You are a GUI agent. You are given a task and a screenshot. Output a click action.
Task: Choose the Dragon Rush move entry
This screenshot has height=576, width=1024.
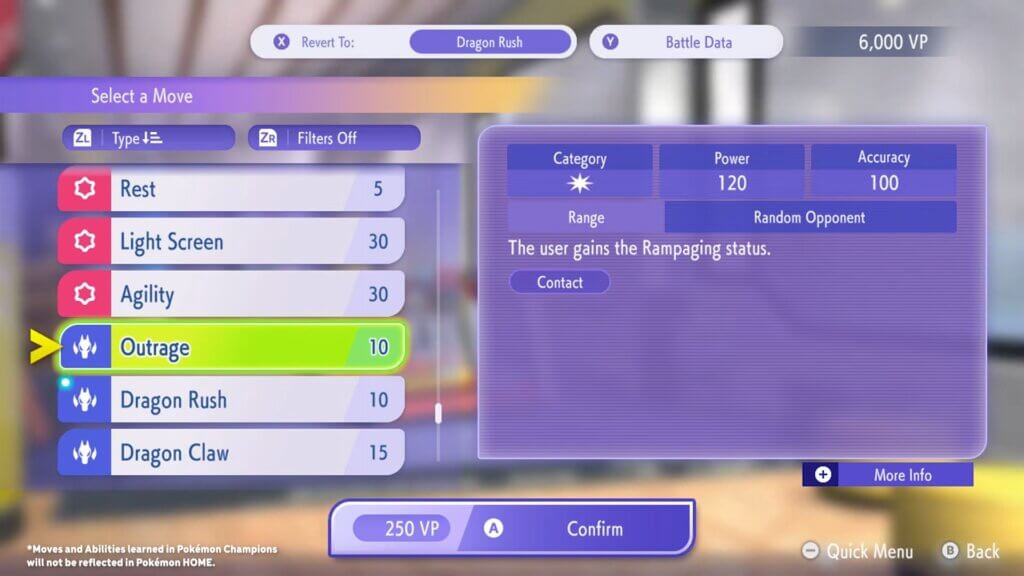231,401
